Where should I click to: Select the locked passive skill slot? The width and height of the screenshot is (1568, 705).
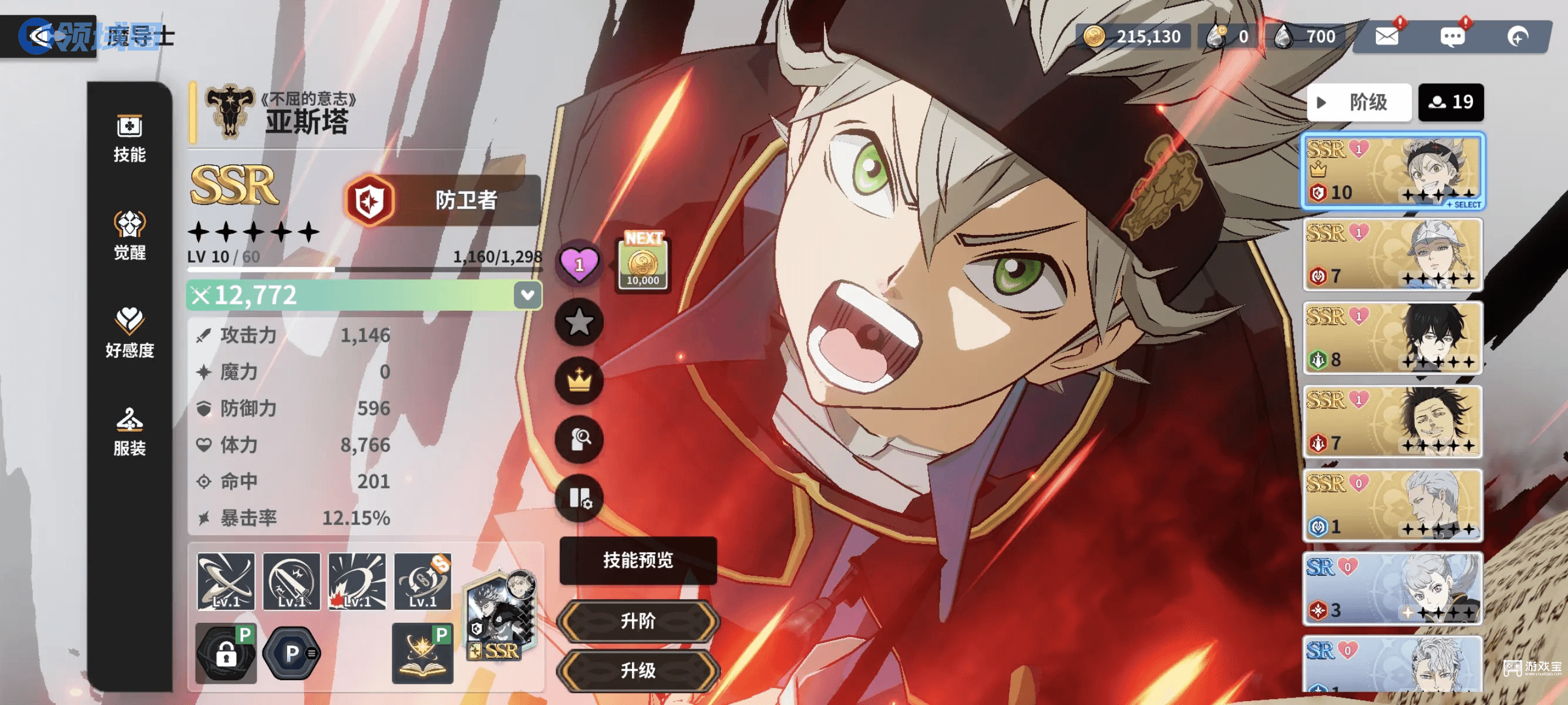point(226,653)
